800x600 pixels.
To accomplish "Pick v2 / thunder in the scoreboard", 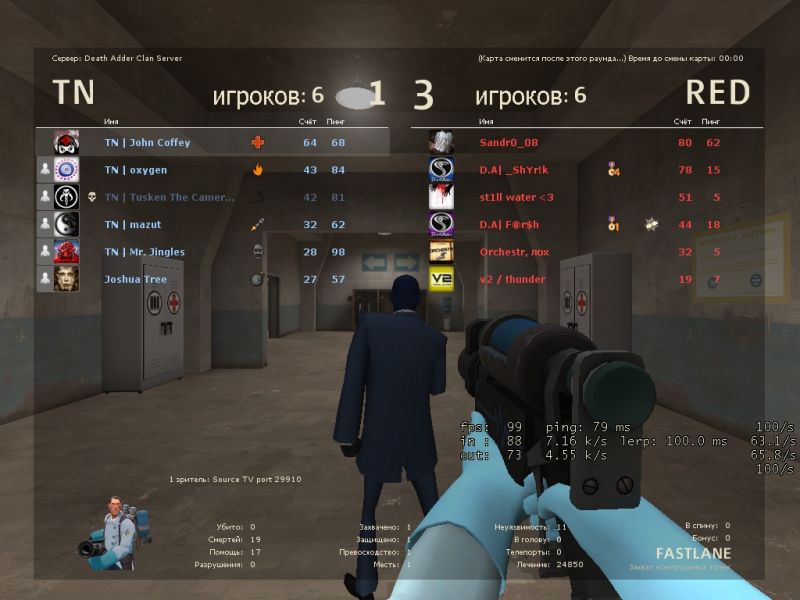I will [512, 279].
